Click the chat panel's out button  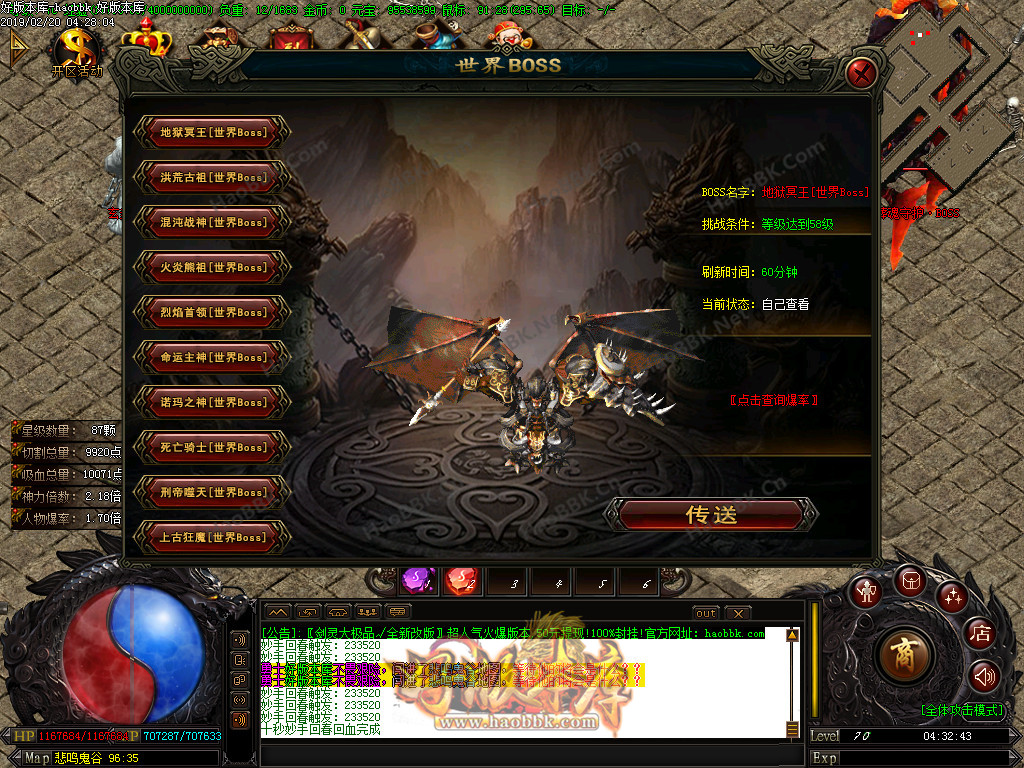pyautogui.click(x=706, y=613)
